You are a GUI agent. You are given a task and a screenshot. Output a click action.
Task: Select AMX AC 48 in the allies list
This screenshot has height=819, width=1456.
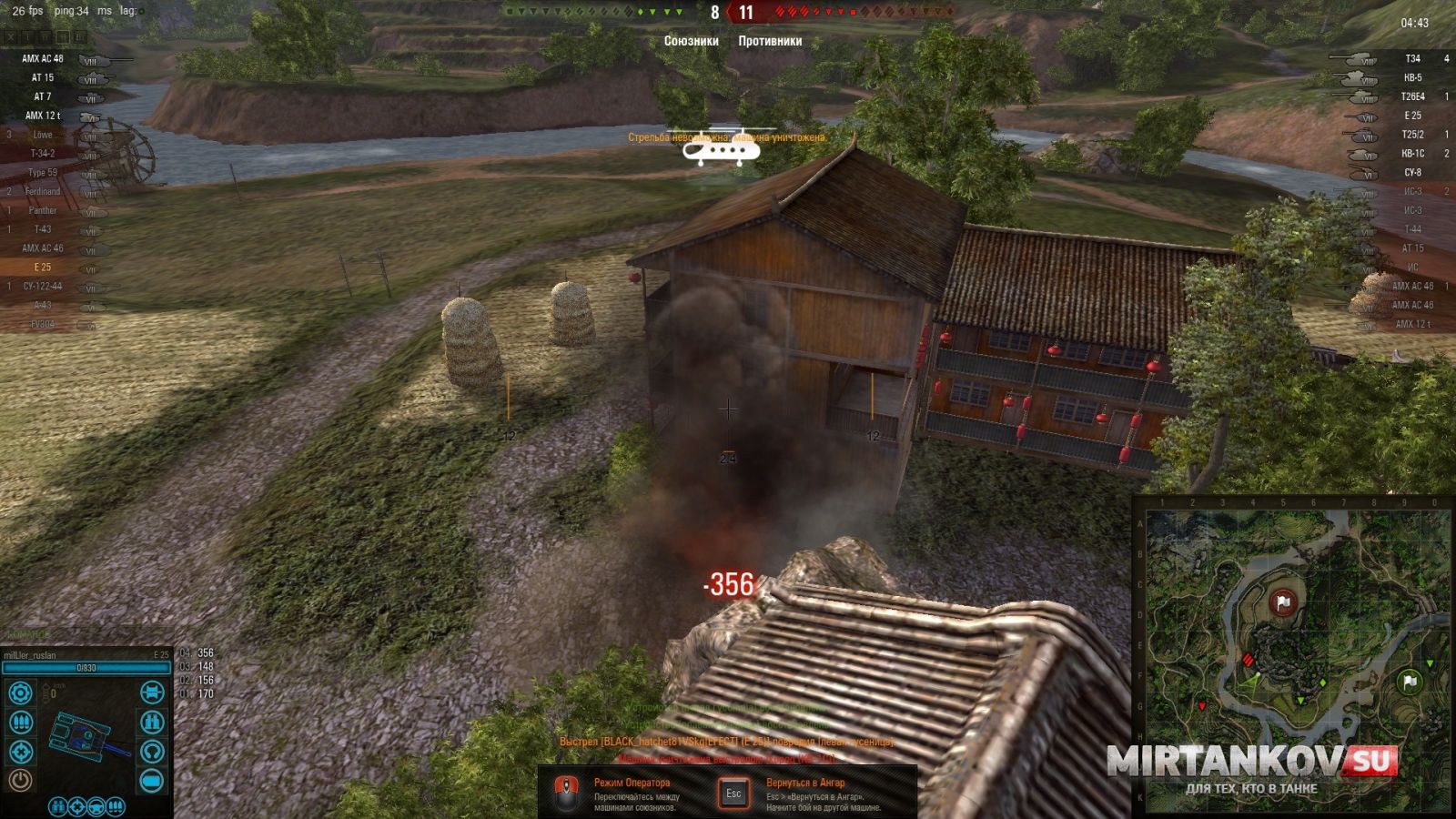(x=44, y=58)
